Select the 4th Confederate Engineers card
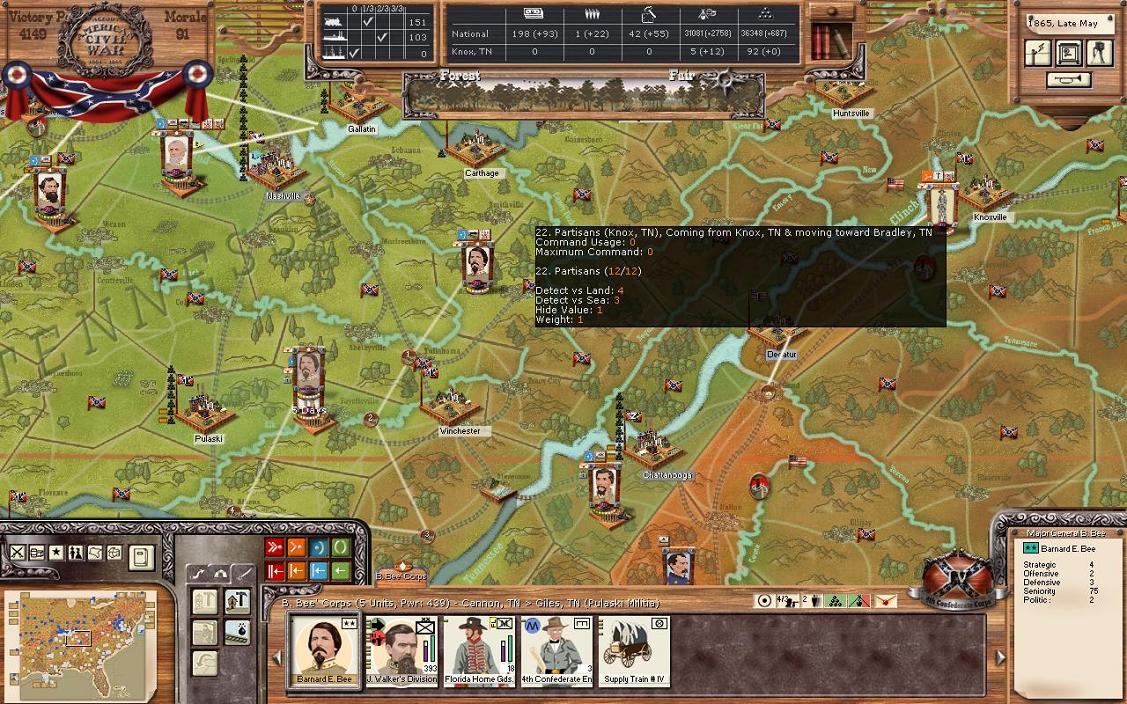1127x704 pixels. click(x=556, y=651)
